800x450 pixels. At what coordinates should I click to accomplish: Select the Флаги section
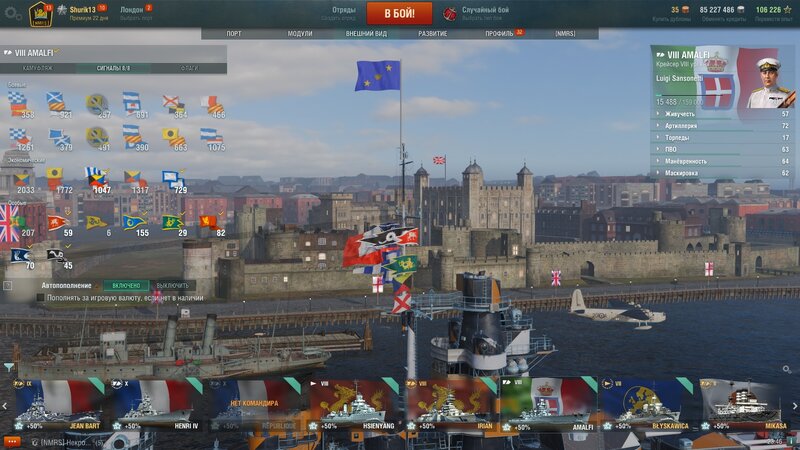[x=189, y=68]
